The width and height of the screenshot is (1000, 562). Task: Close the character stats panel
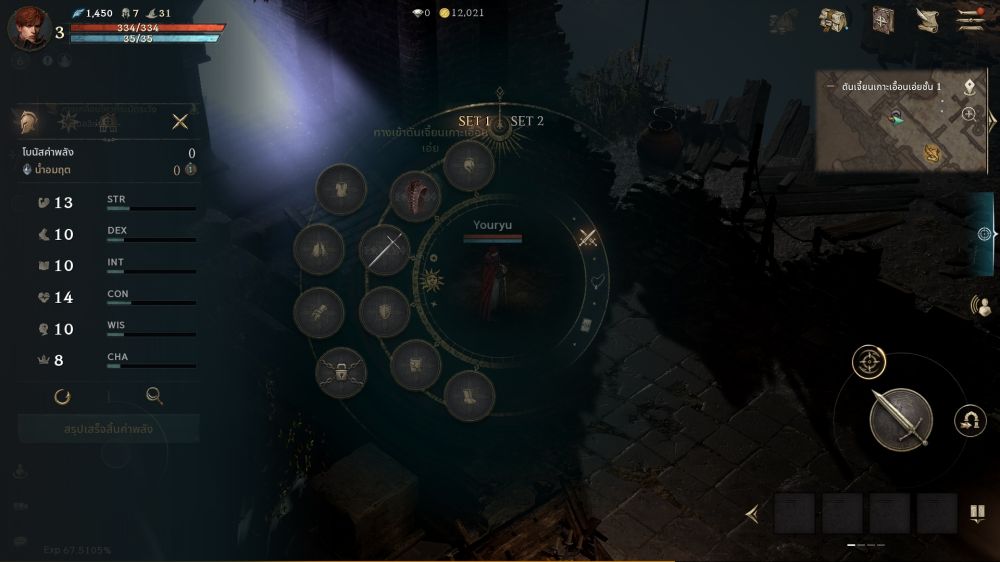tap(180, 122)
